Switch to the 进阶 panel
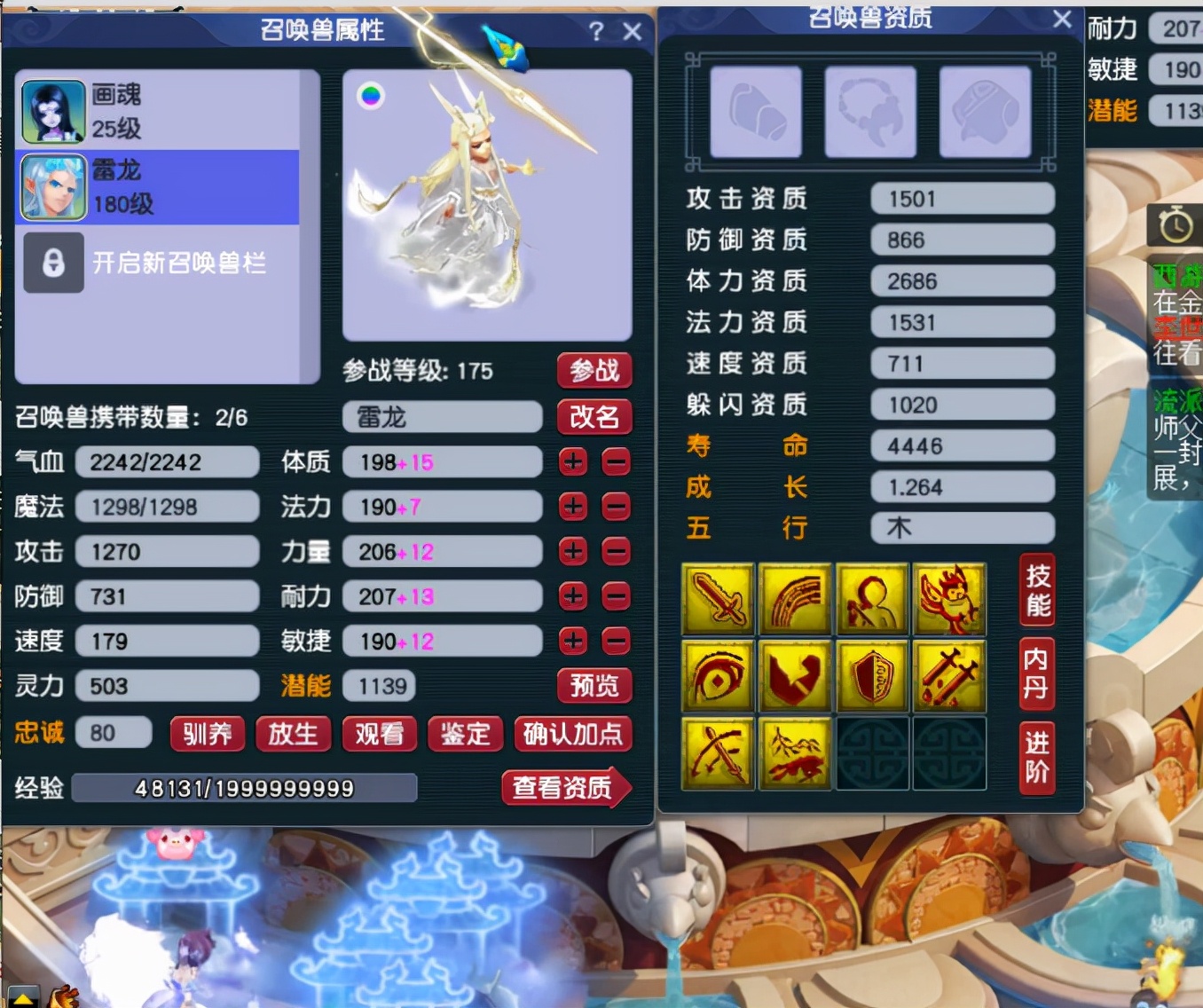 point(1036,759)
